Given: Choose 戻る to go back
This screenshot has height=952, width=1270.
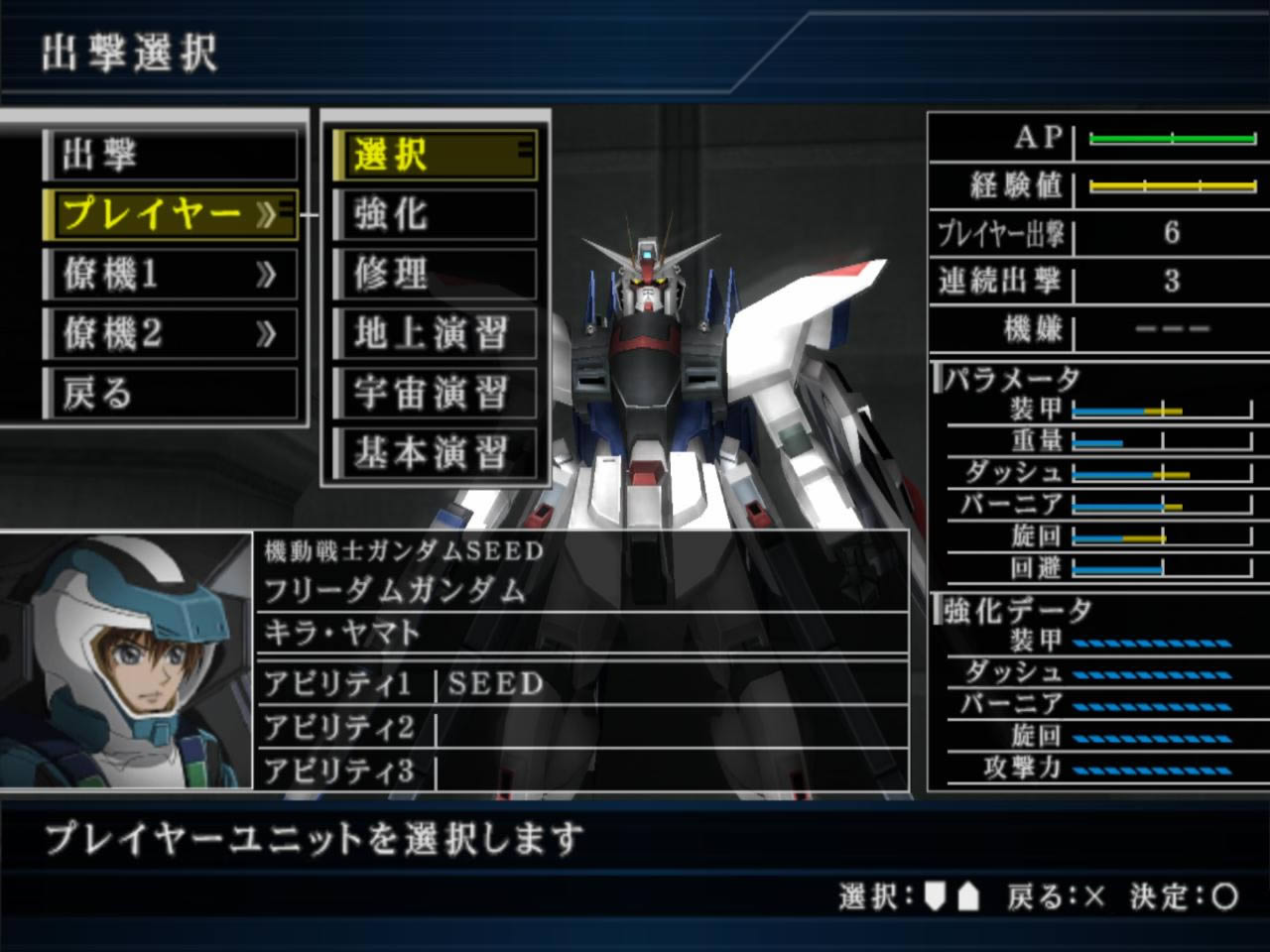Looking at the screenshot, I should 170,394.
